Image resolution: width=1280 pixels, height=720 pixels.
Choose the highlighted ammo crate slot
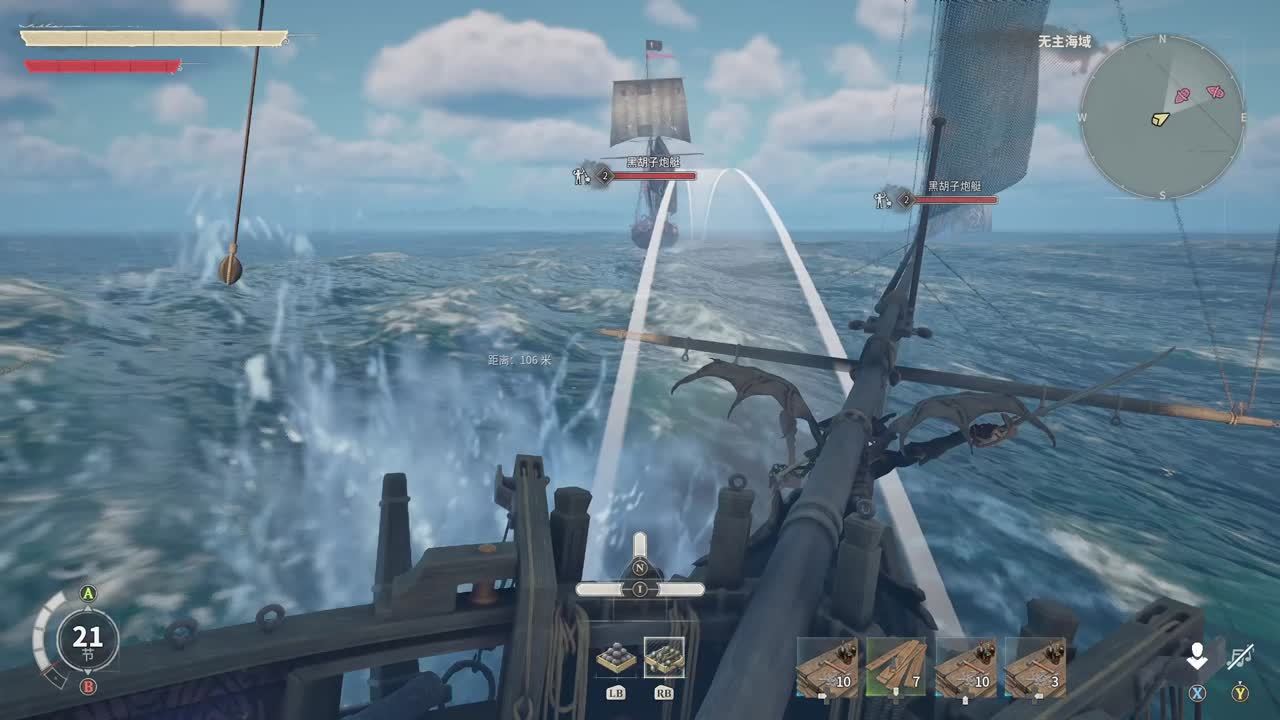(664, 658)
